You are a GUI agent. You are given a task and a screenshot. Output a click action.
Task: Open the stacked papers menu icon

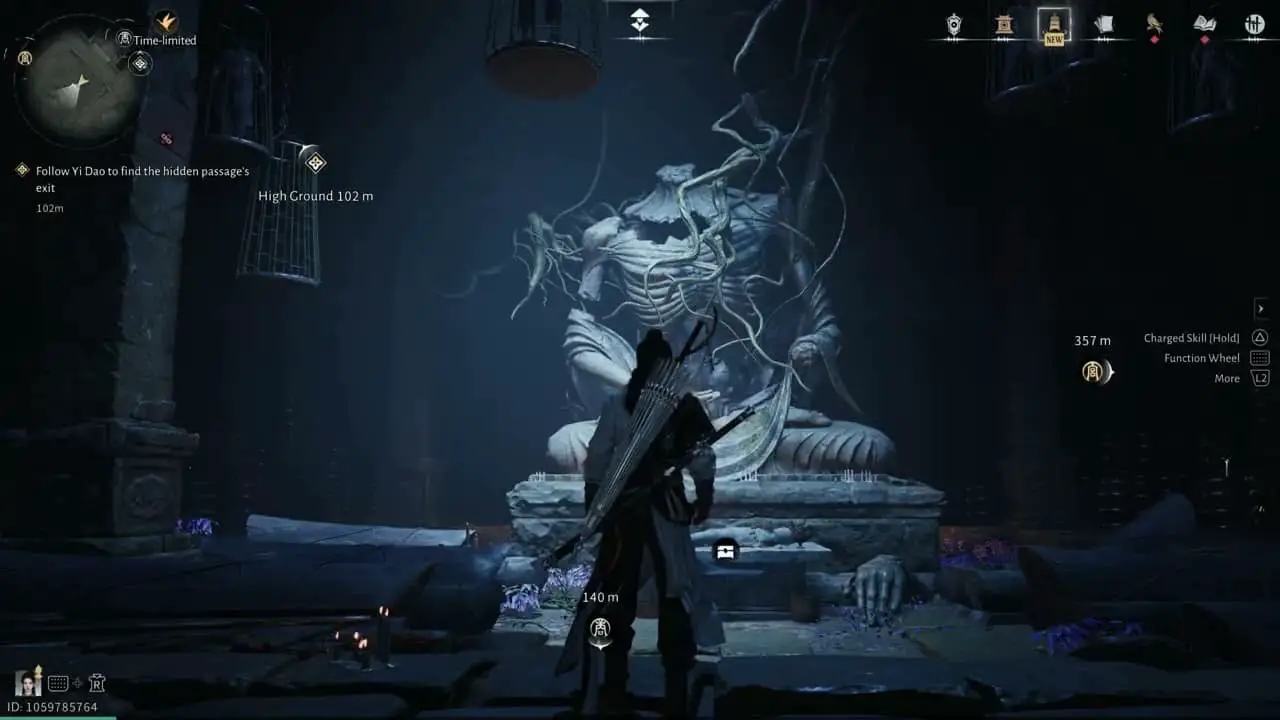point(1104,25)
